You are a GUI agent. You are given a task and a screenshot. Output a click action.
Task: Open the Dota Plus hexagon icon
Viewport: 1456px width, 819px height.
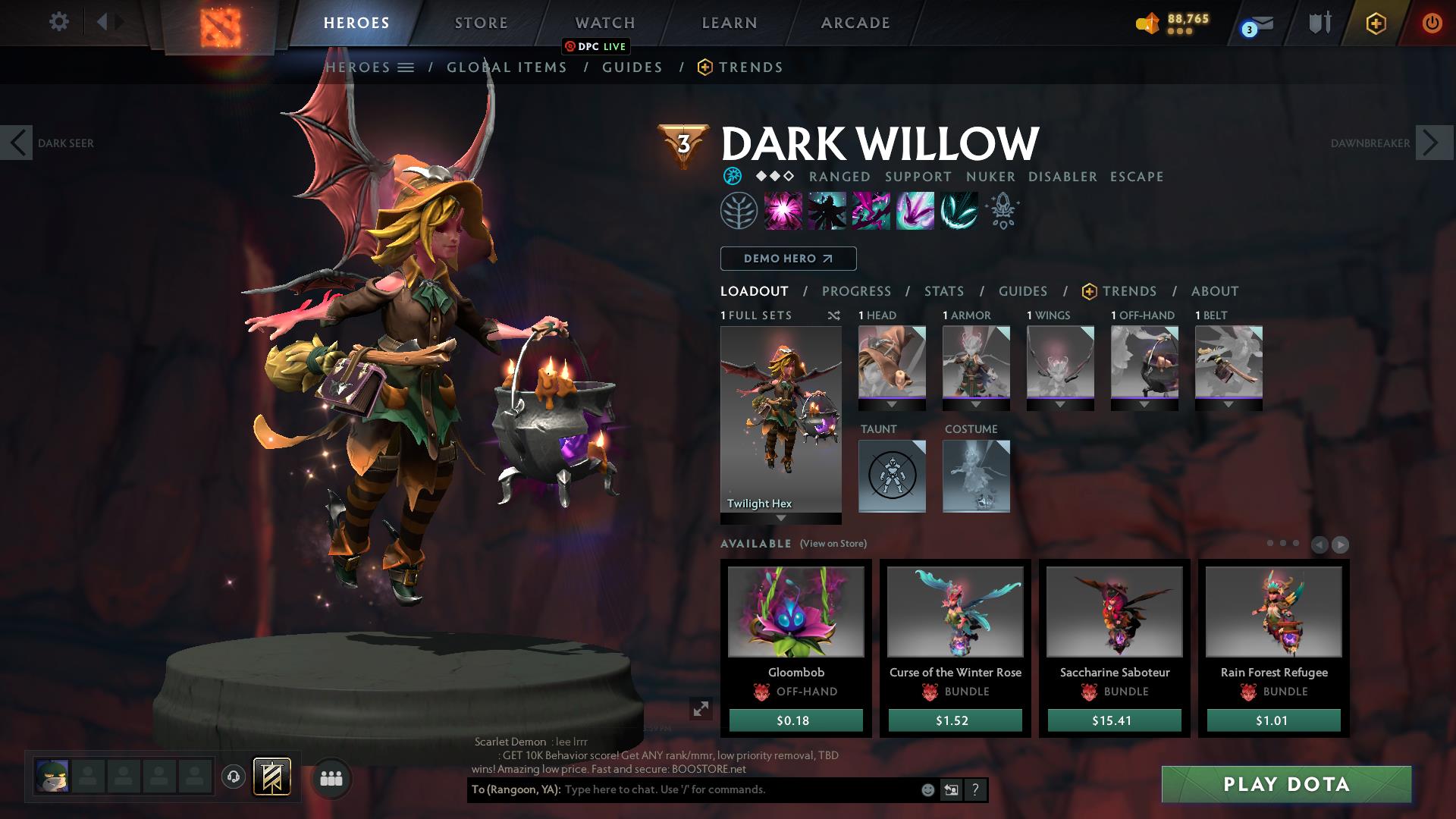[x=1376, y=23]
